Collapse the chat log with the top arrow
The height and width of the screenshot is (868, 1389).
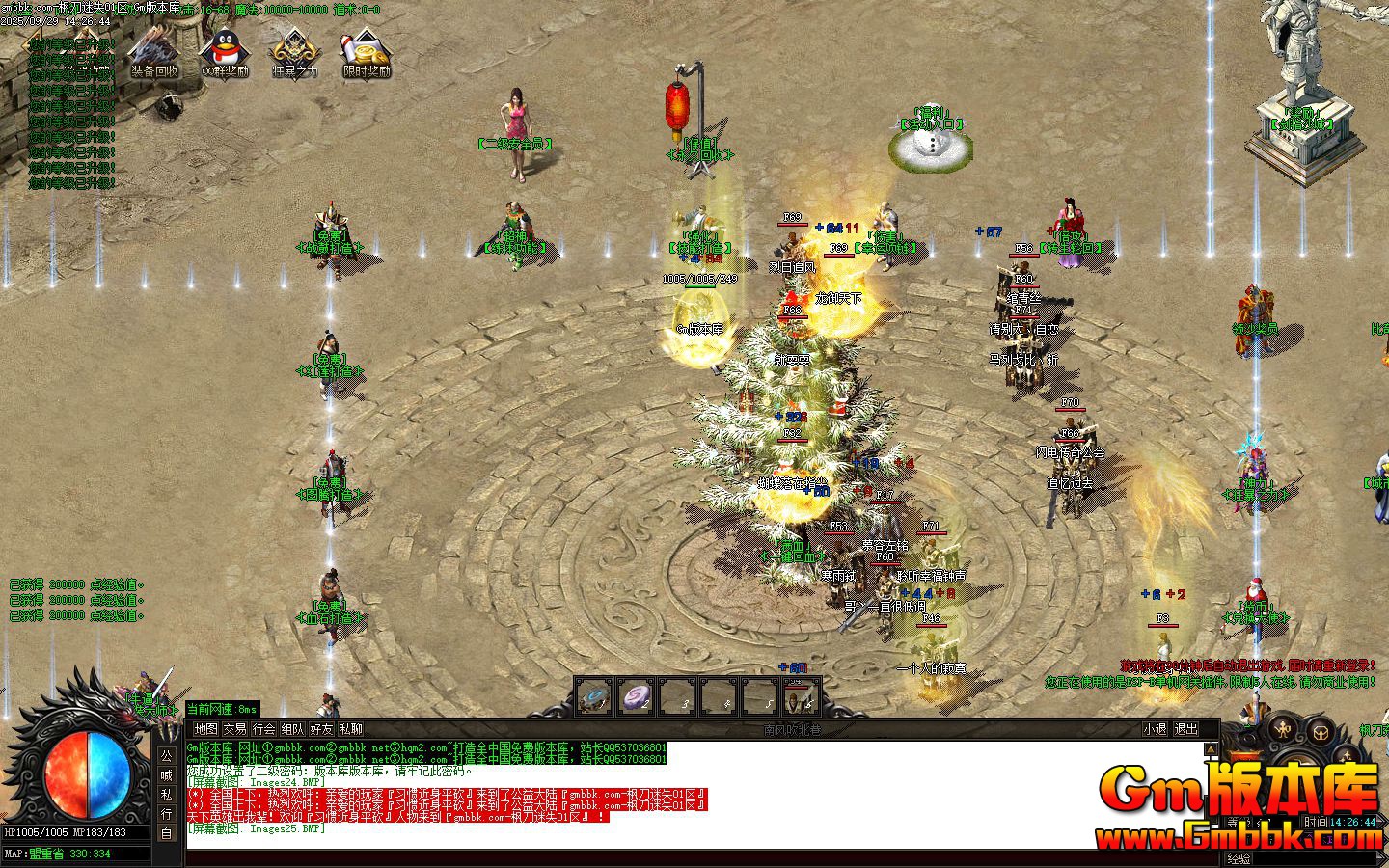1211,749
